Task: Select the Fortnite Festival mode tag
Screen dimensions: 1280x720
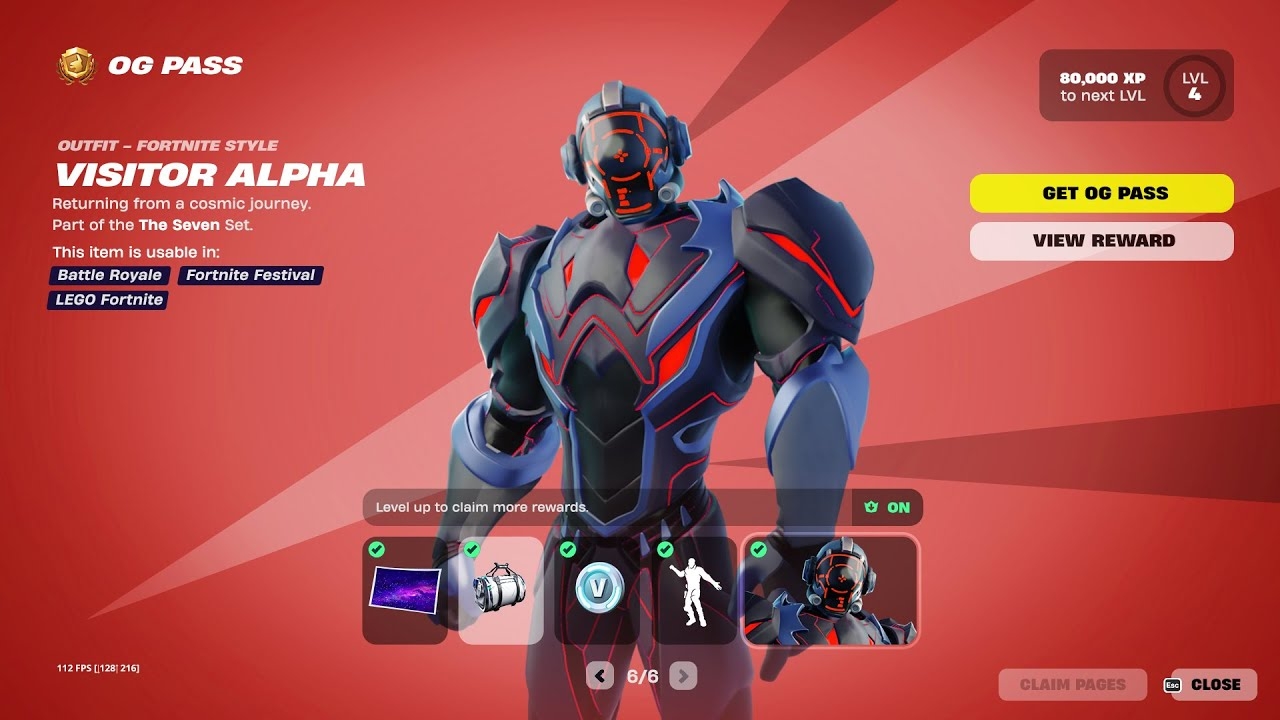Action: point(248,275)
